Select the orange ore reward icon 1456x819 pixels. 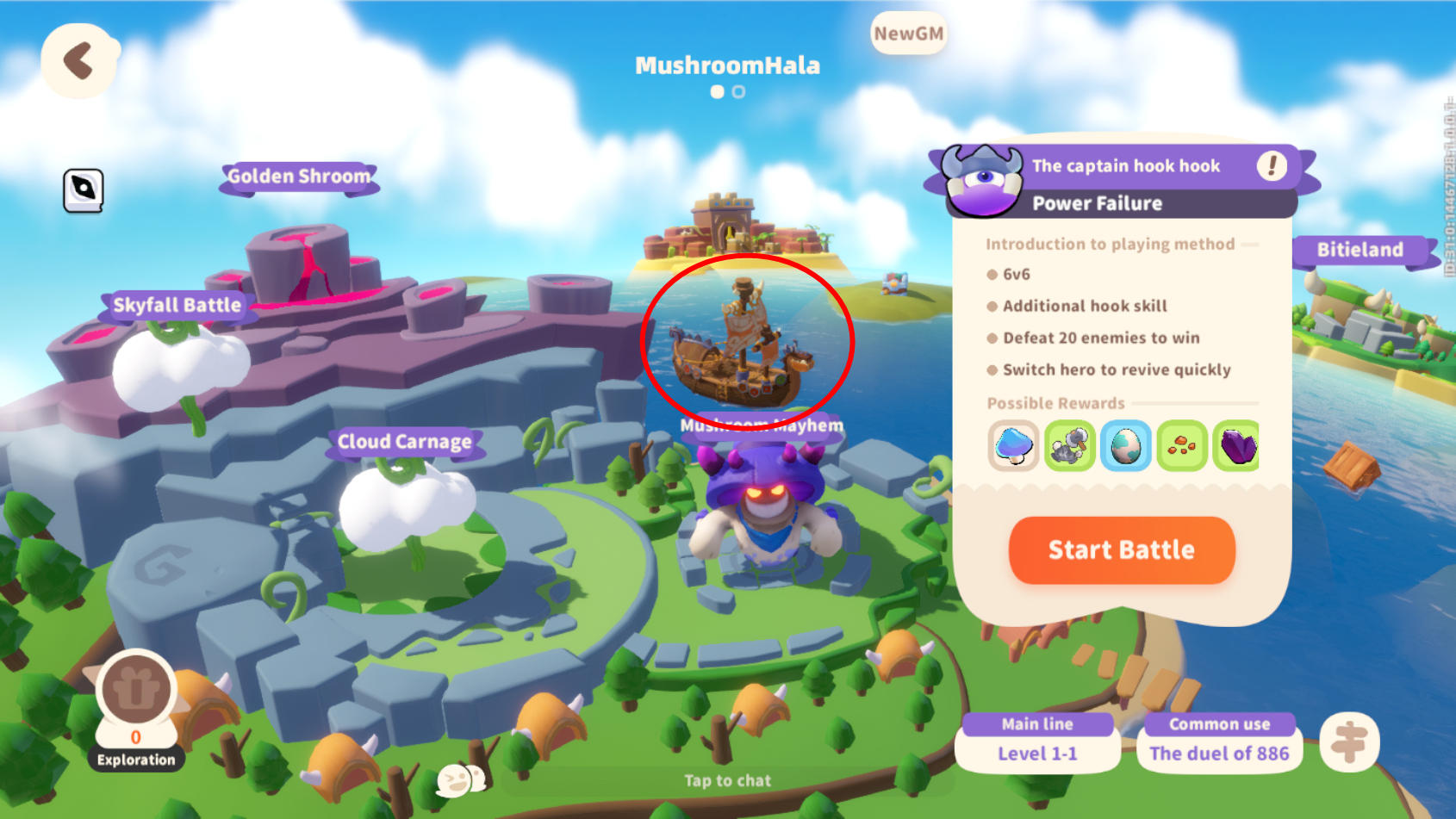click(1183, 446)
